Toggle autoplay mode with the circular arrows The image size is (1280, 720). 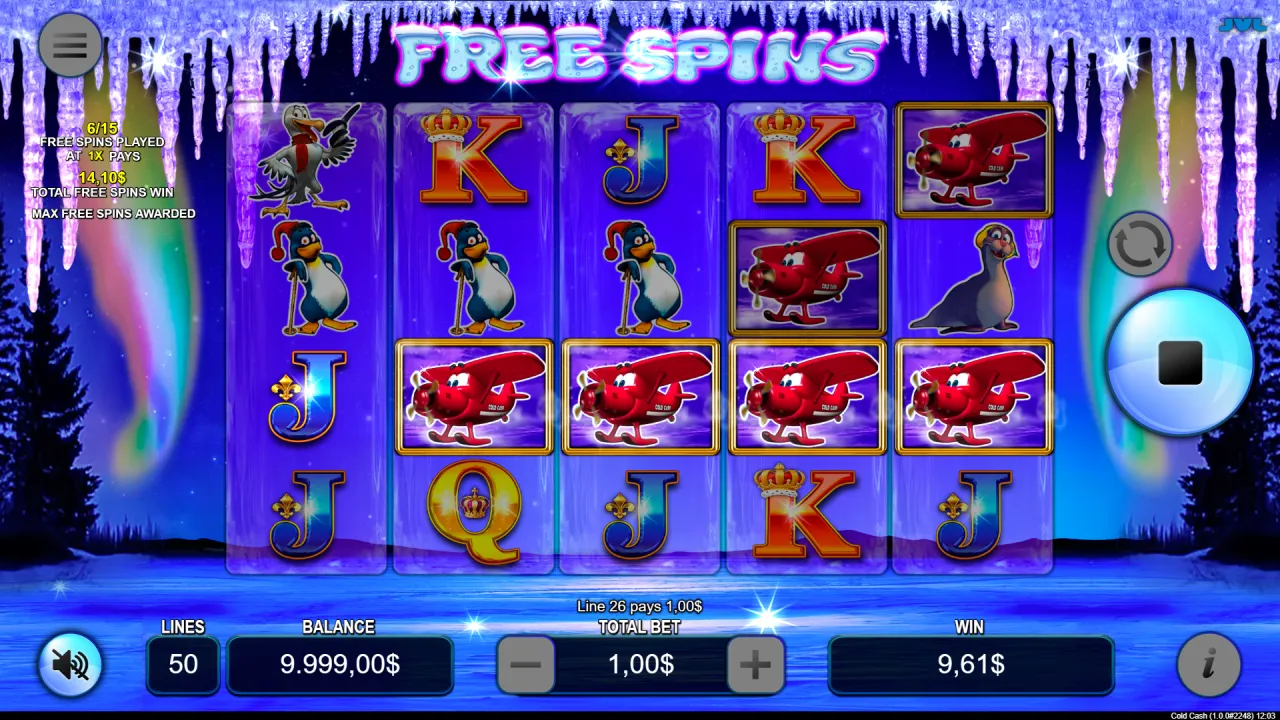(x=1140, y=243)
